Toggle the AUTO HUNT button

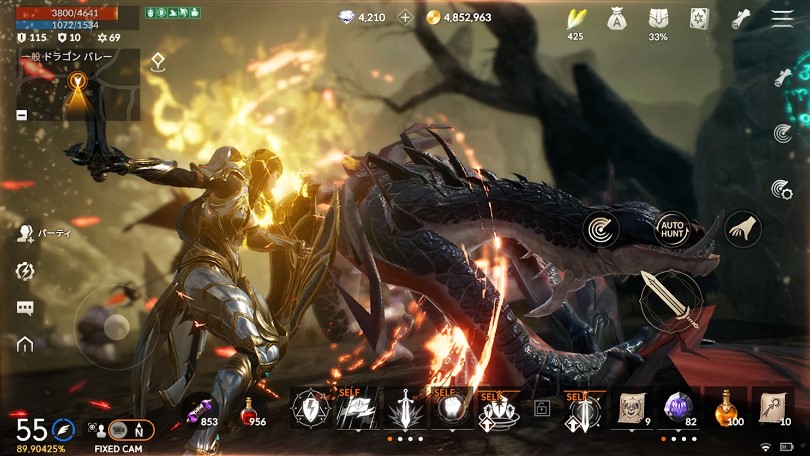coord(673,230)
